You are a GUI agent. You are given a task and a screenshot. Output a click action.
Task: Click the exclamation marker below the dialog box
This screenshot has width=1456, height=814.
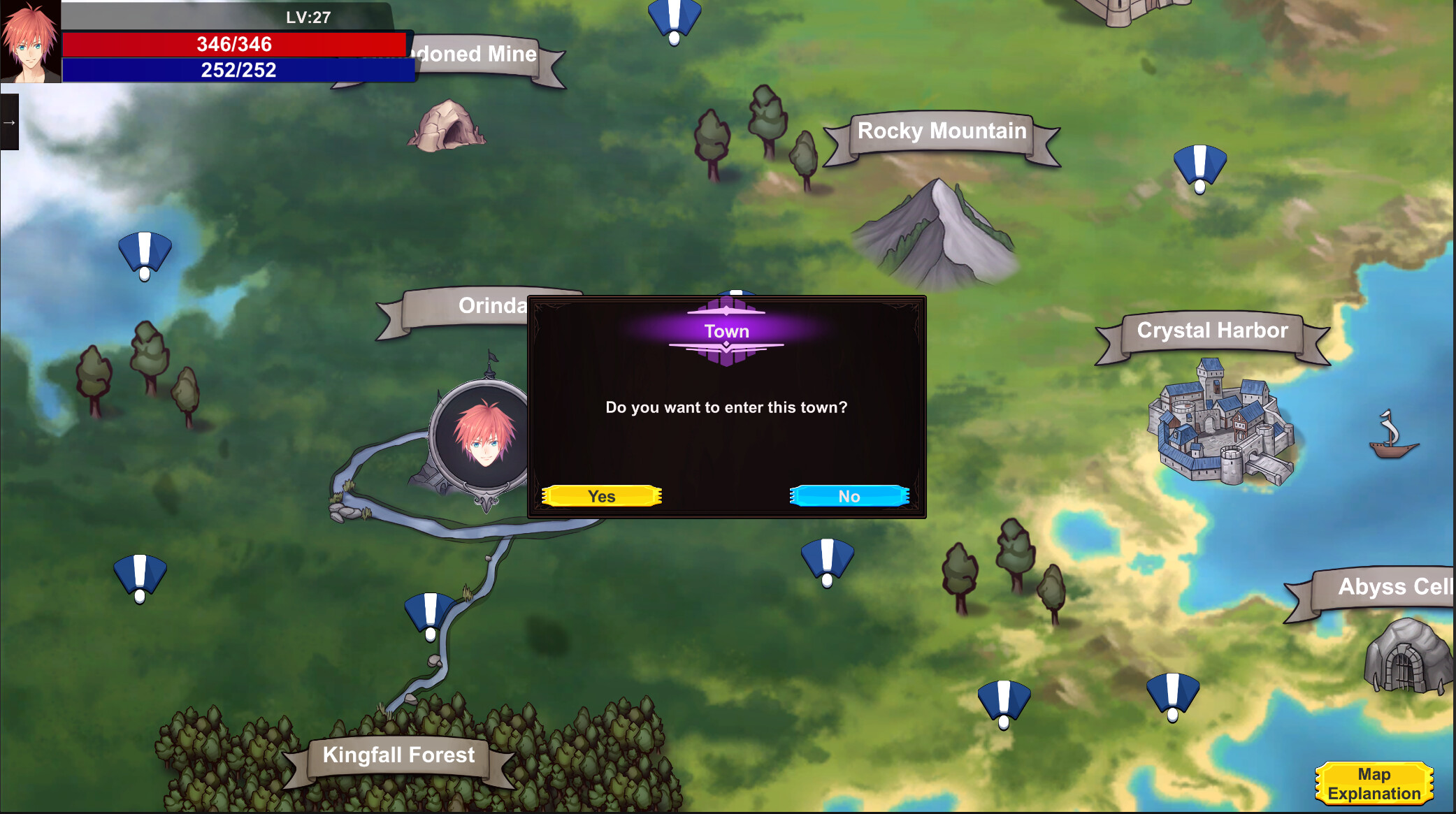(x=828, y=559)
